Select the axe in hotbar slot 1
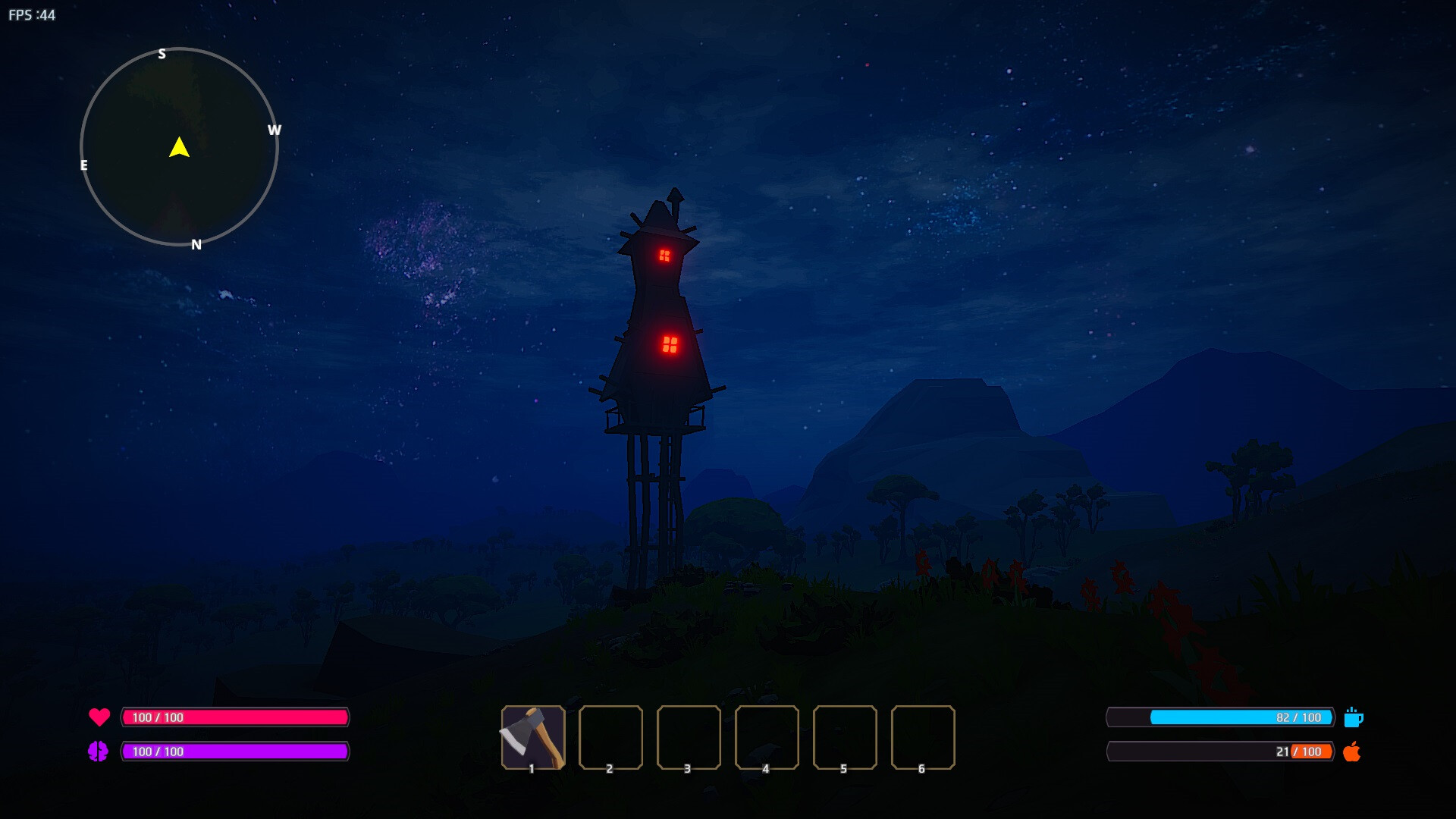The width and height of the screenshot is (1456, 819). pyautogui.click(x=532, y=737)
